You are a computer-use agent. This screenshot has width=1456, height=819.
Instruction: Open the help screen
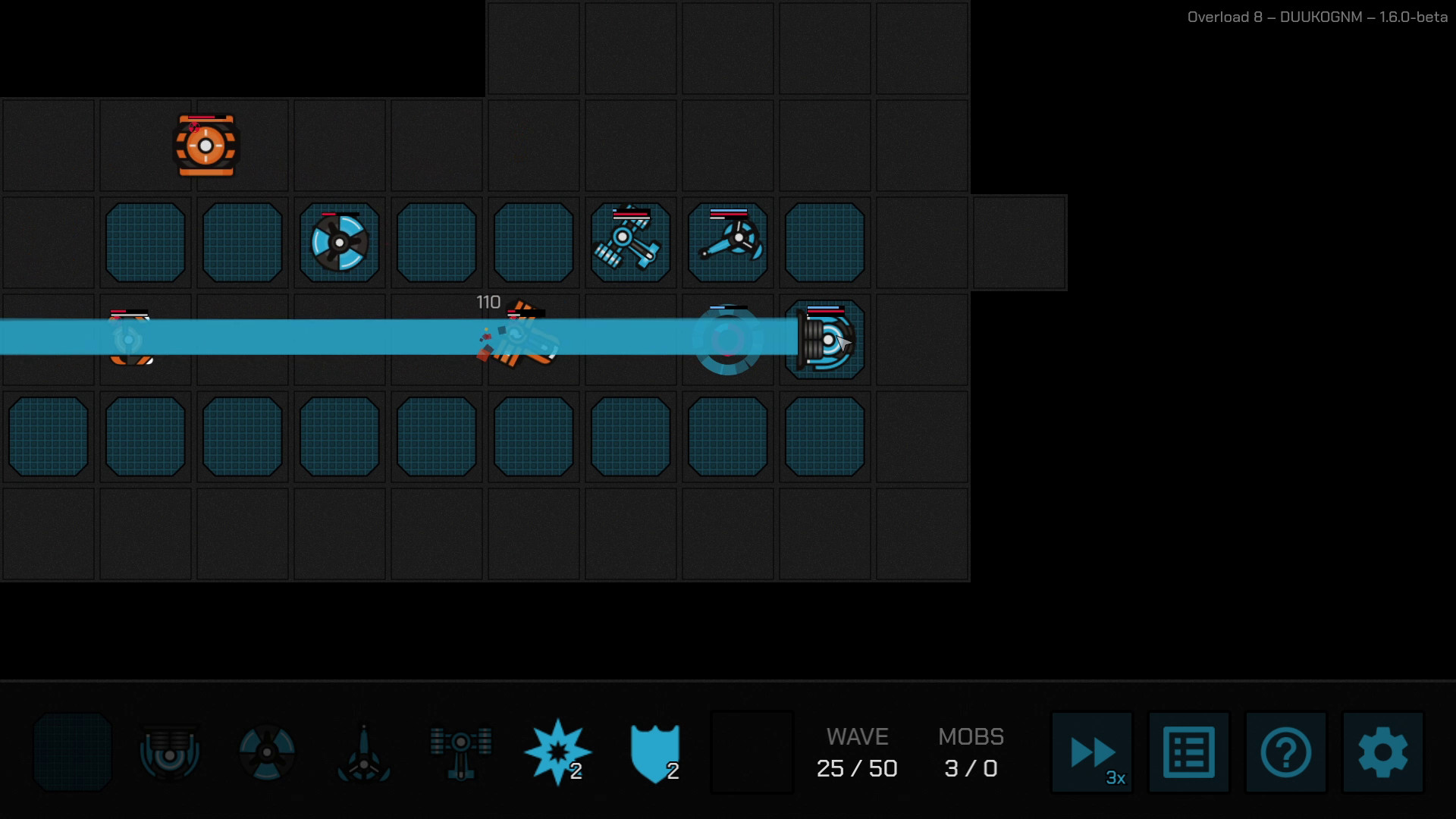point(1285,753)
